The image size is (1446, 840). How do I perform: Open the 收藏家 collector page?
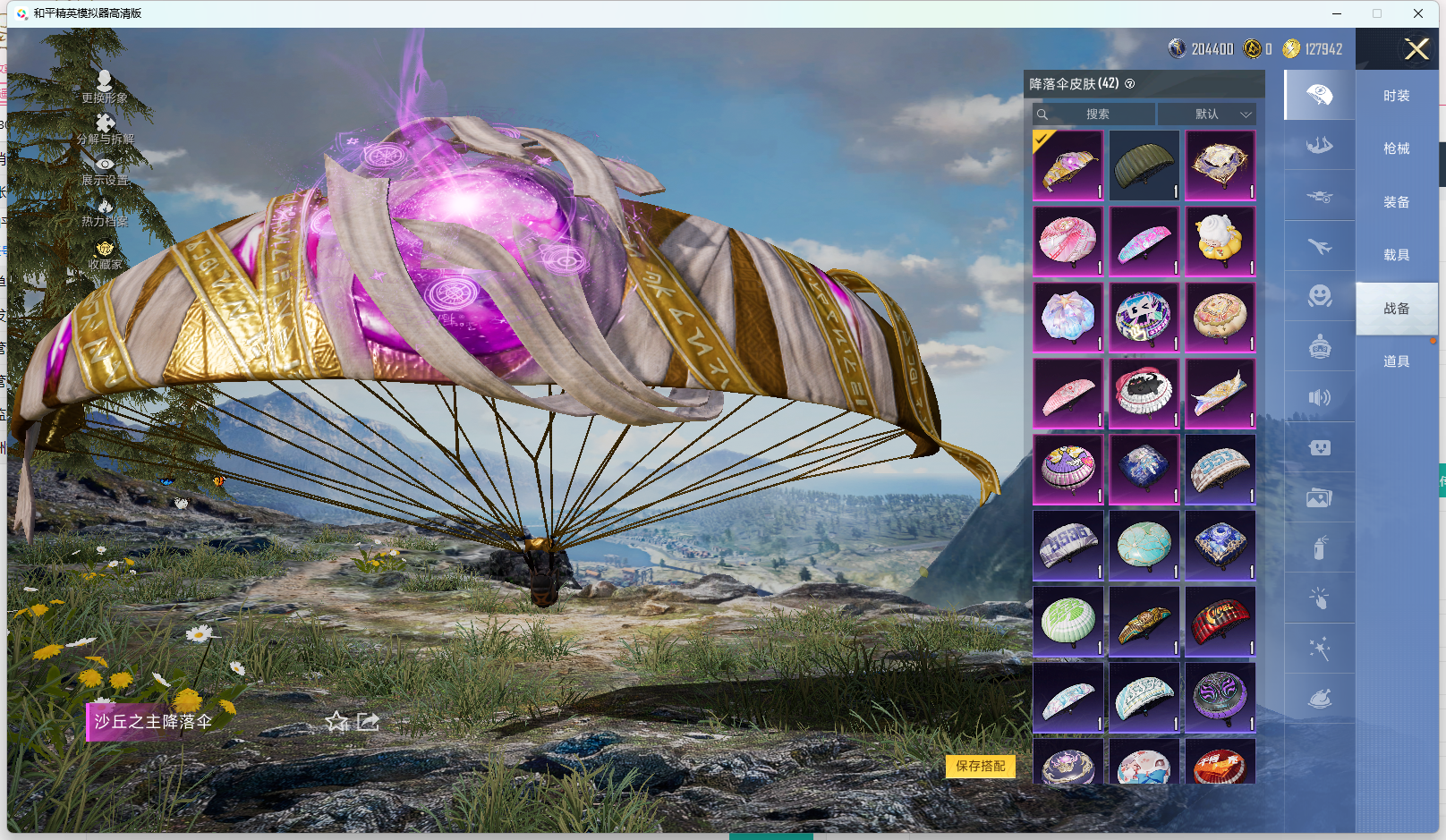tap(105, 255)
